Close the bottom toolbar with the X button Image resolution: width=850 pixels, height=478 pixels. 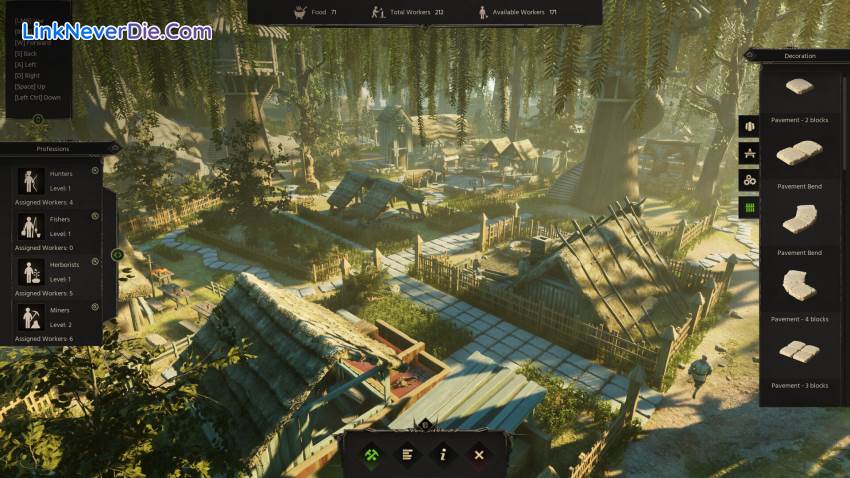pos(479,454)
